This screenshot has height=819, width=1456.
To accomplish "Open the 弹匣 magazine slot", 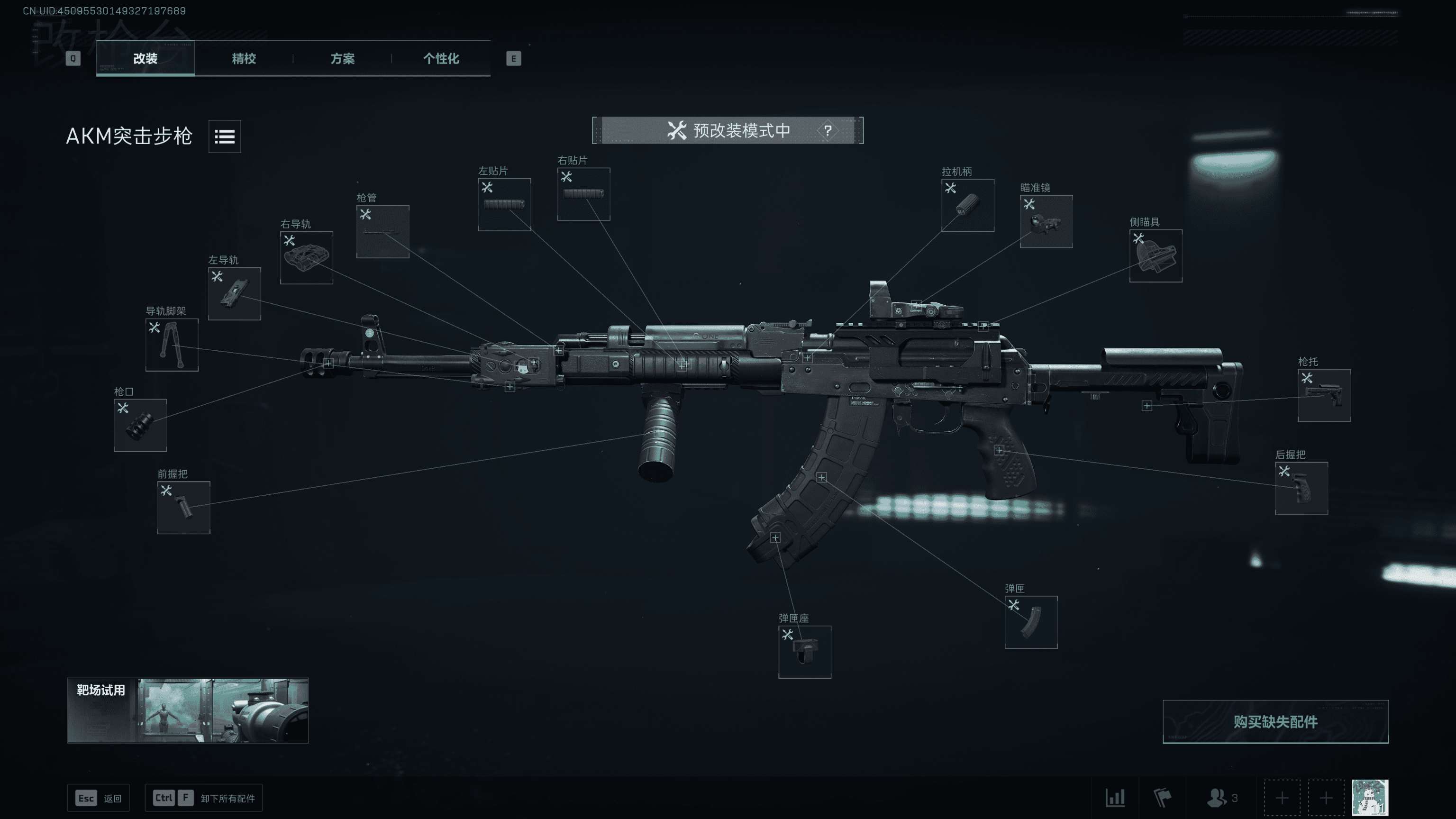I will tap(1031, 622).
